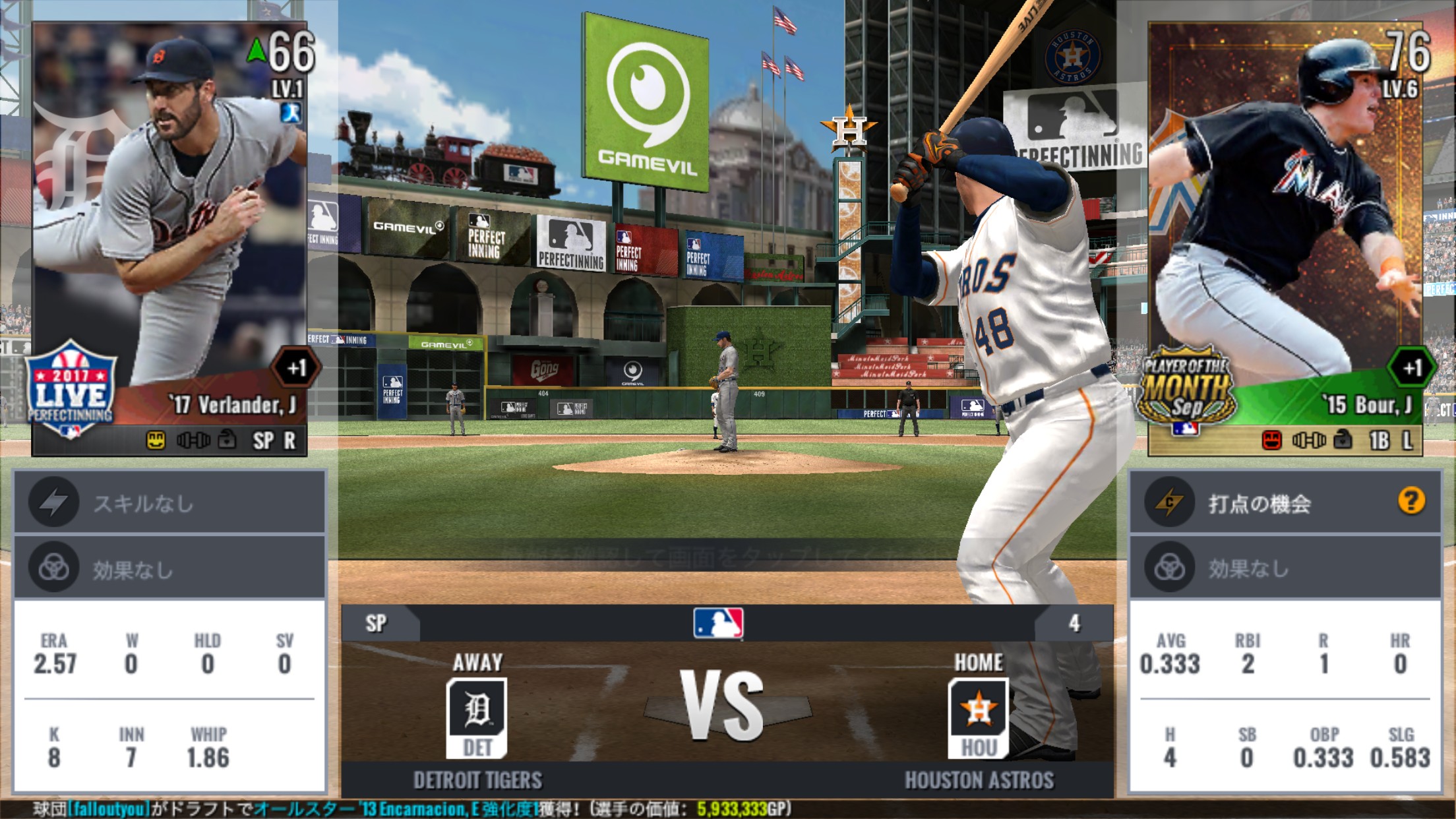Open the Encarnacion draft news ticker link
Screen dimensions: 1456x819
(396, 809)
